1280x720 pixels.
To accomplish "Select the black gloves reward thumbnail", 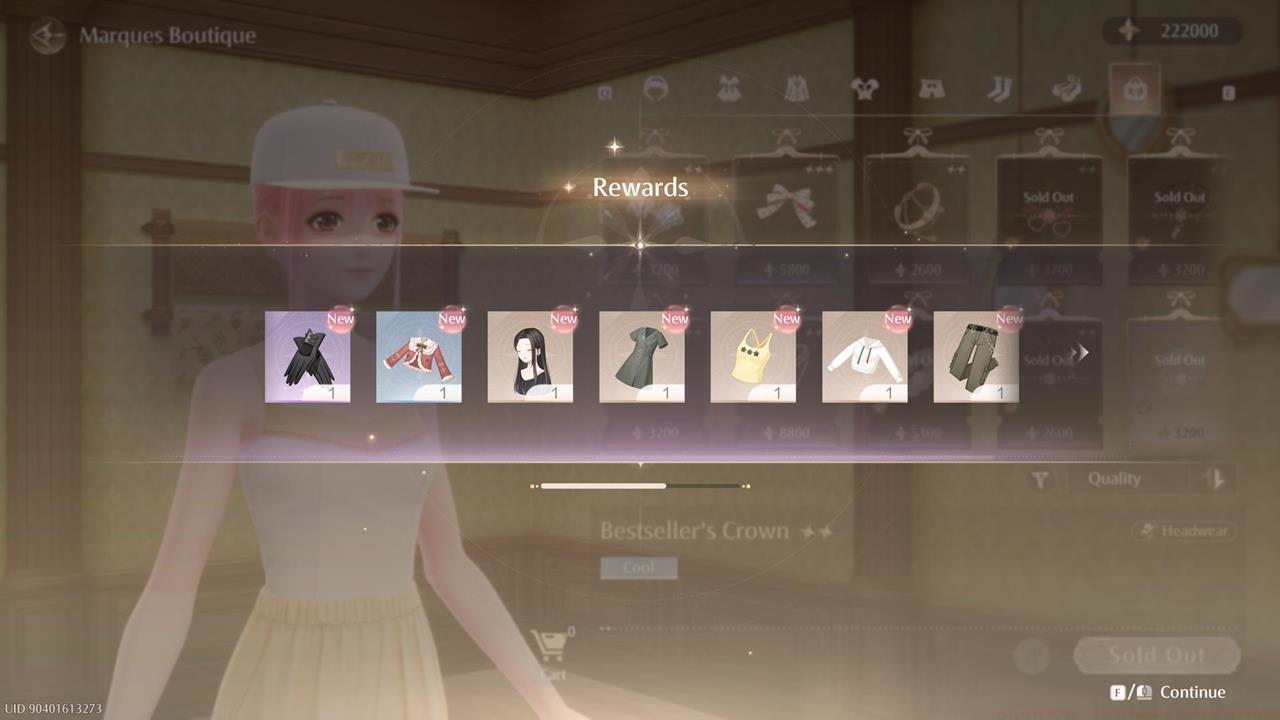I will pos(308,355).
